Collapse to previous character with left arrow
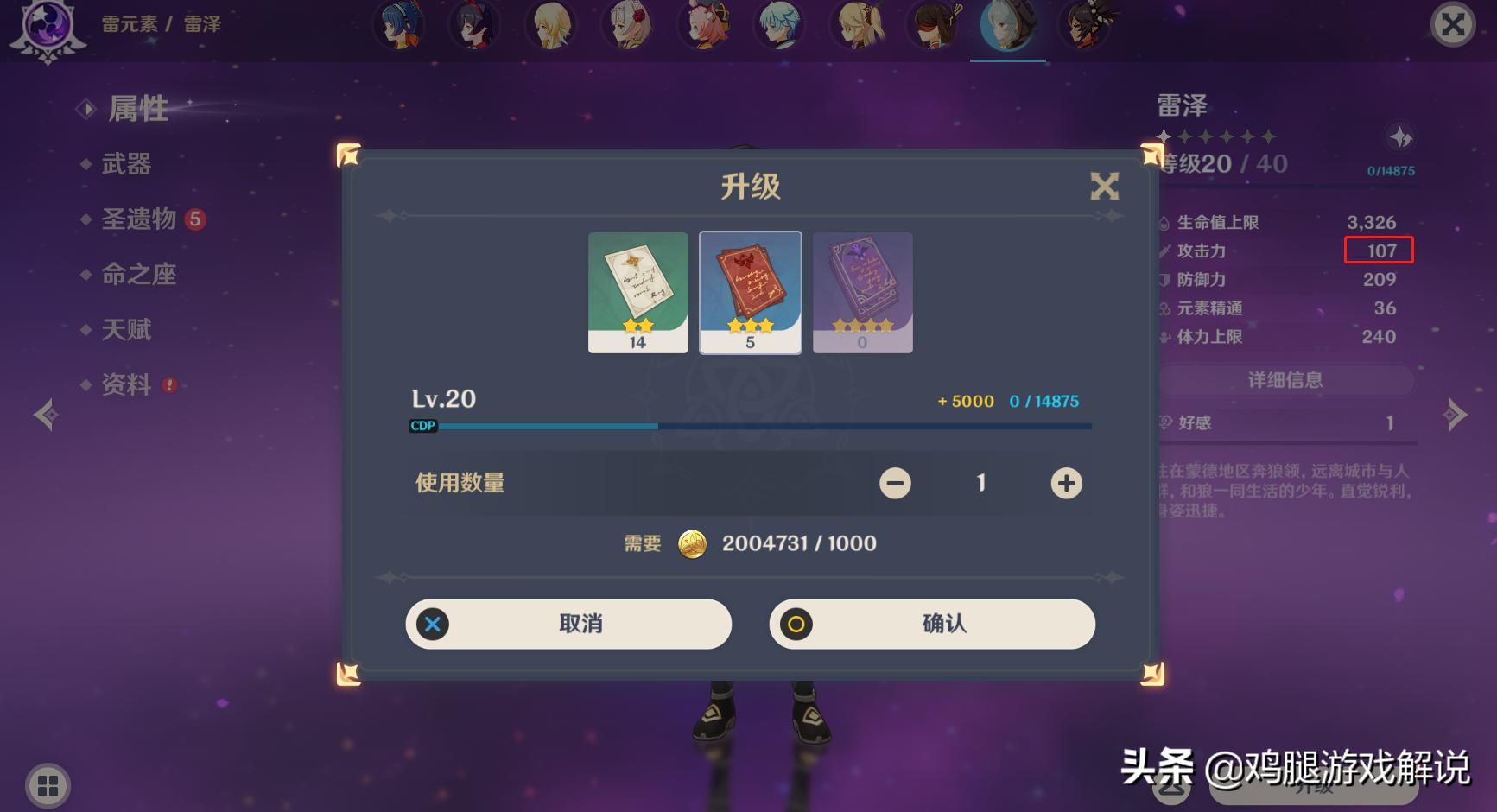Image resolution: width=1497 pixels, height=812 pixels. (x=45, y=415)
